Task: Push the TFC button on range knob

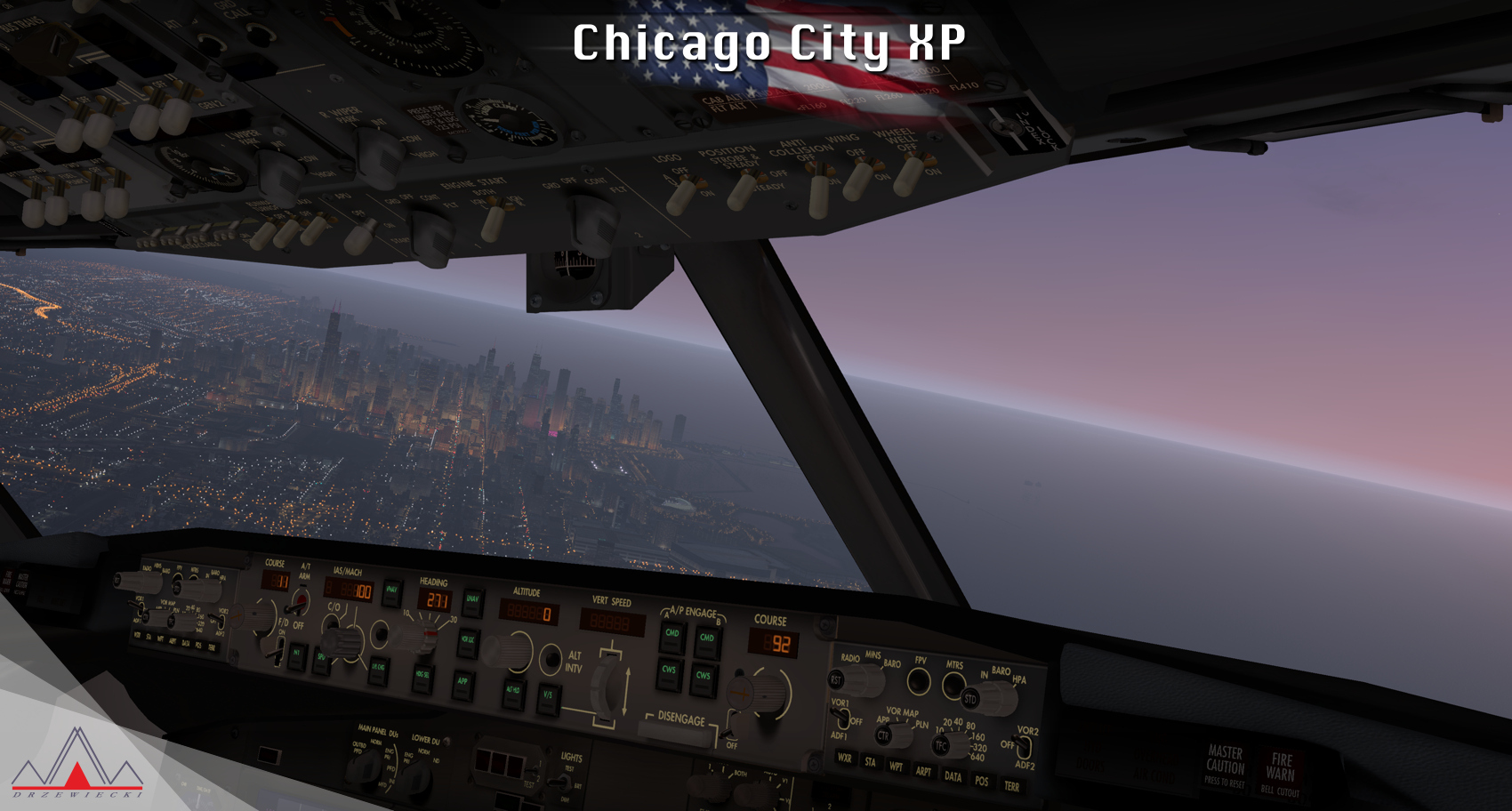Action: pos(941,746)
